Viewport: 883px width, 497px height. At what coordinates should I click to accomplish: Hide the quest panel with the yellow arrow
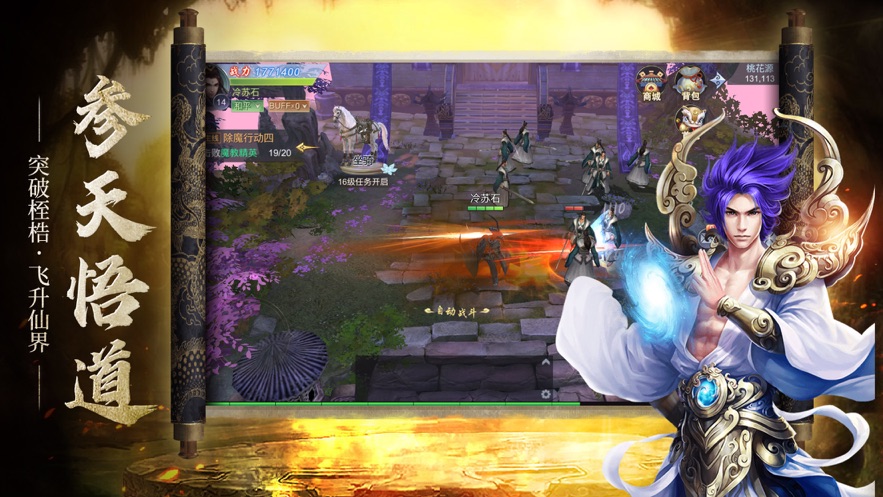click(x=310, y=147)
